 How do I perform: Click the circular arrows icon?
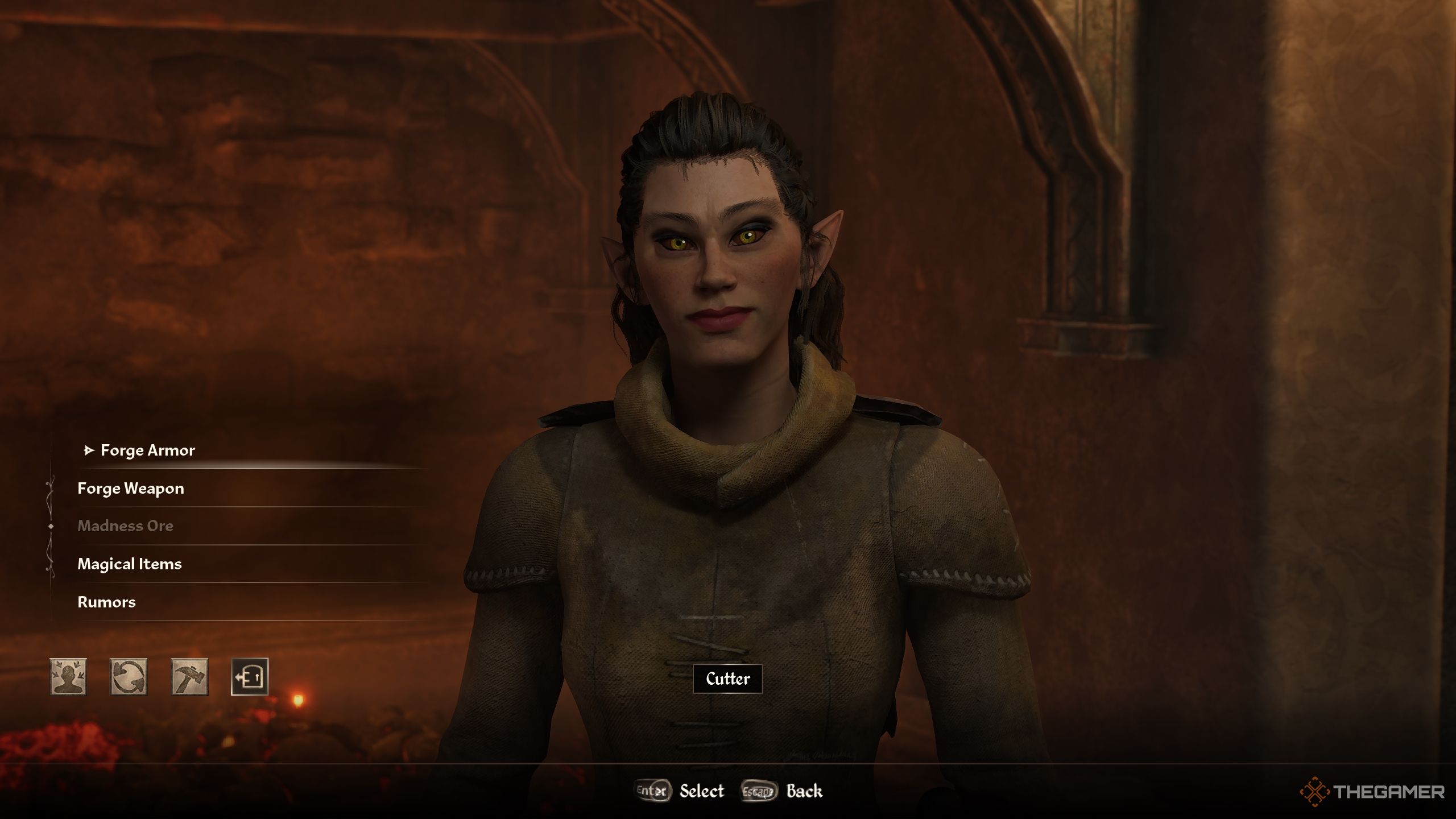pos(129,677)
